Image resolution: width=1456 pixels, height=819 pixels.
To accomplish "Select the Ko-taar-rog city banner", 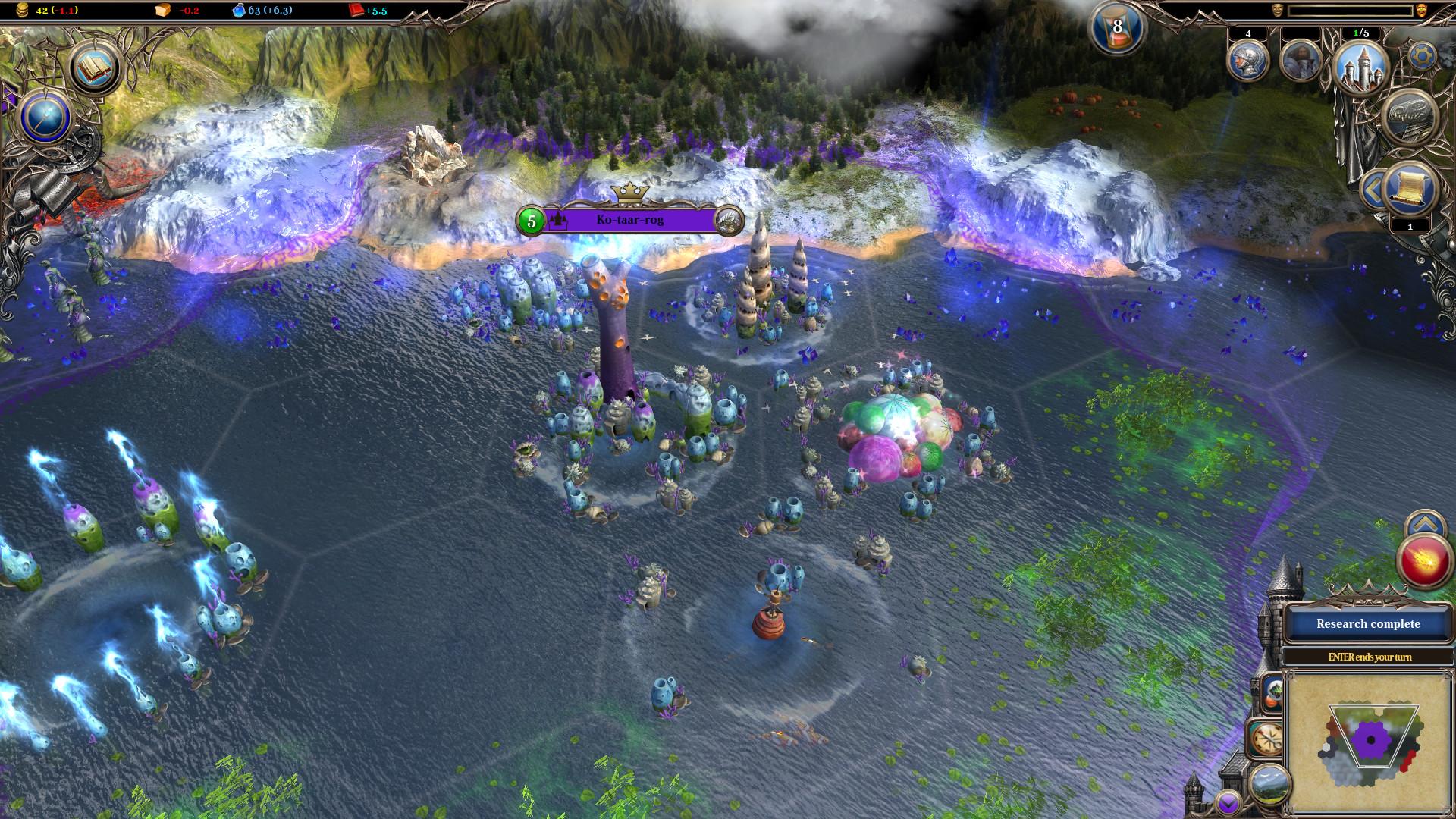I will 629,219.
